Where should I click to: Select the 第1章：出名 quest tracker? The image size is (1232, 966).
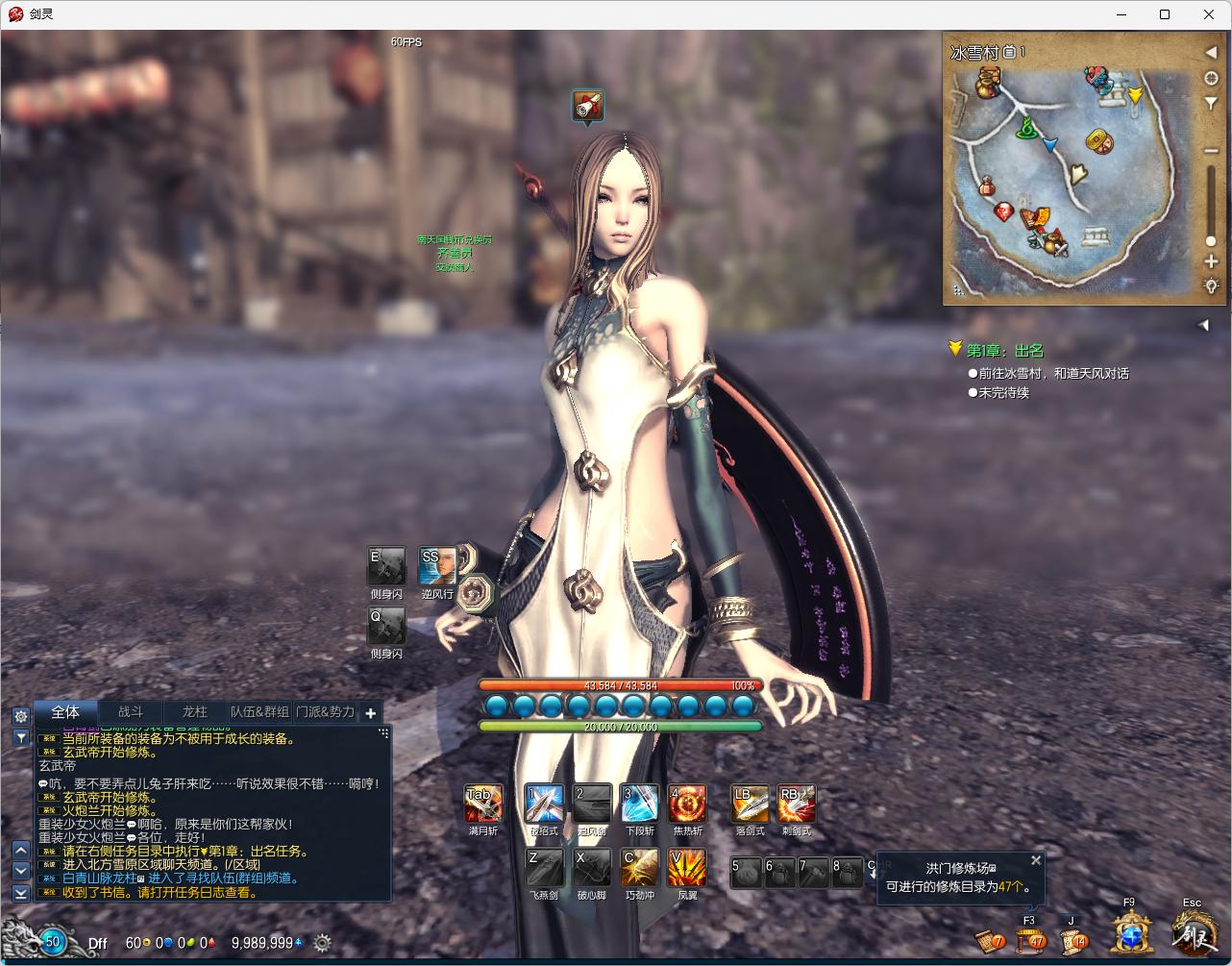point(1004,351)
